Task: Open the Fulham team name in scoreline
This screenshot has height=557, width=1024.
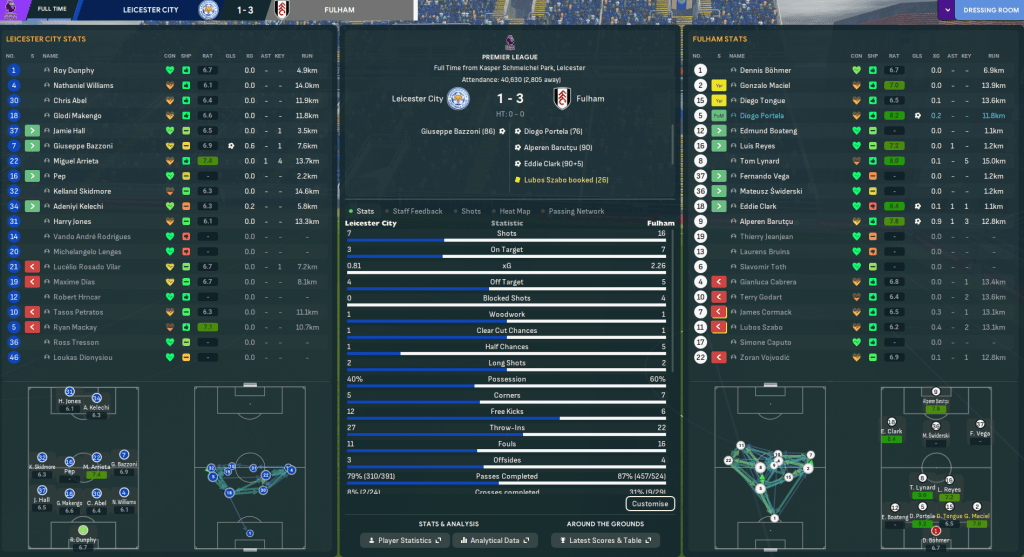Action: 590,99
